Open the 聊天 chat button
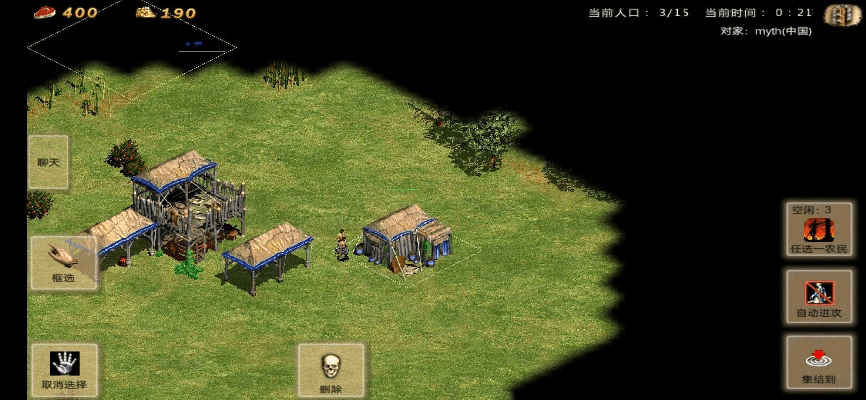The image size is (866, 400). 48,162
